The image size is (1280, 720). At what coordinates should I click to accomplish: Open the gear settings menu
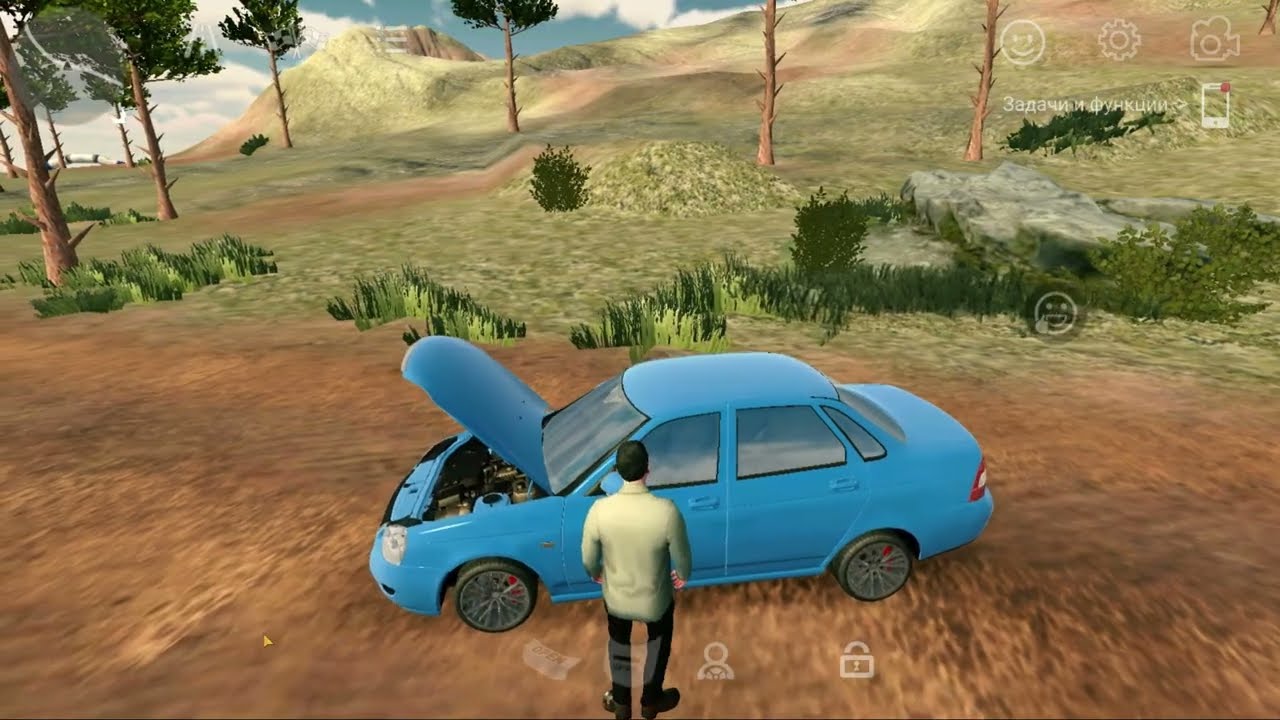point(1119,41)
